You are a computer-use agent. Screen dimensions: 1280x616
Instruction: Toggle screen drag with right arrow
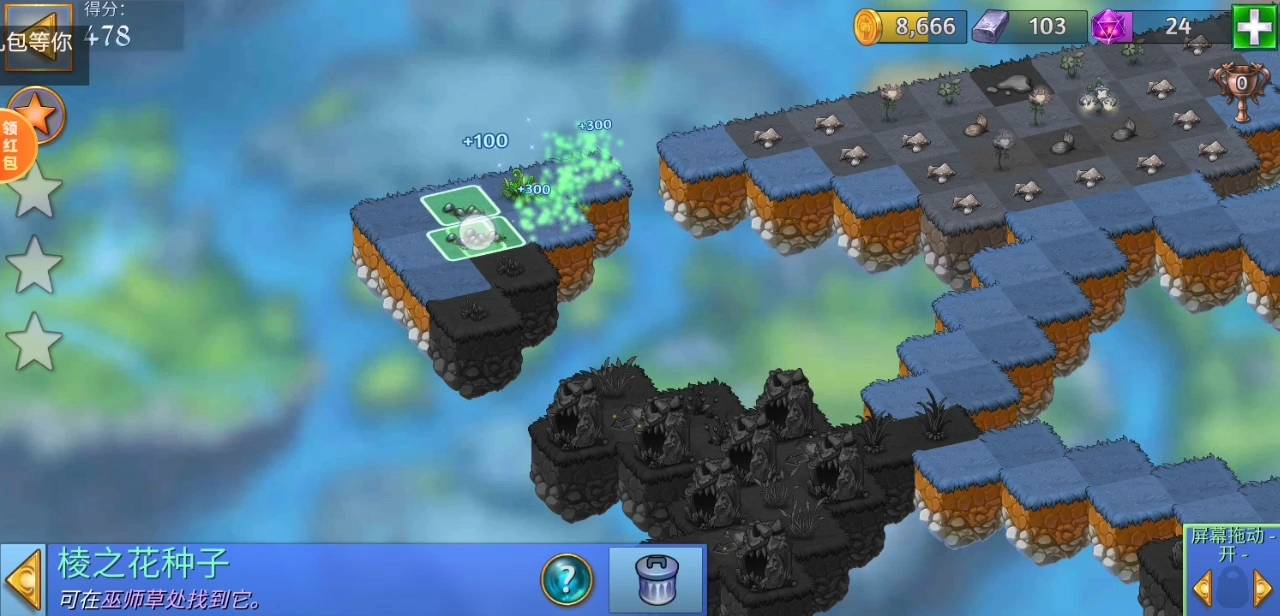[1263, 587]
